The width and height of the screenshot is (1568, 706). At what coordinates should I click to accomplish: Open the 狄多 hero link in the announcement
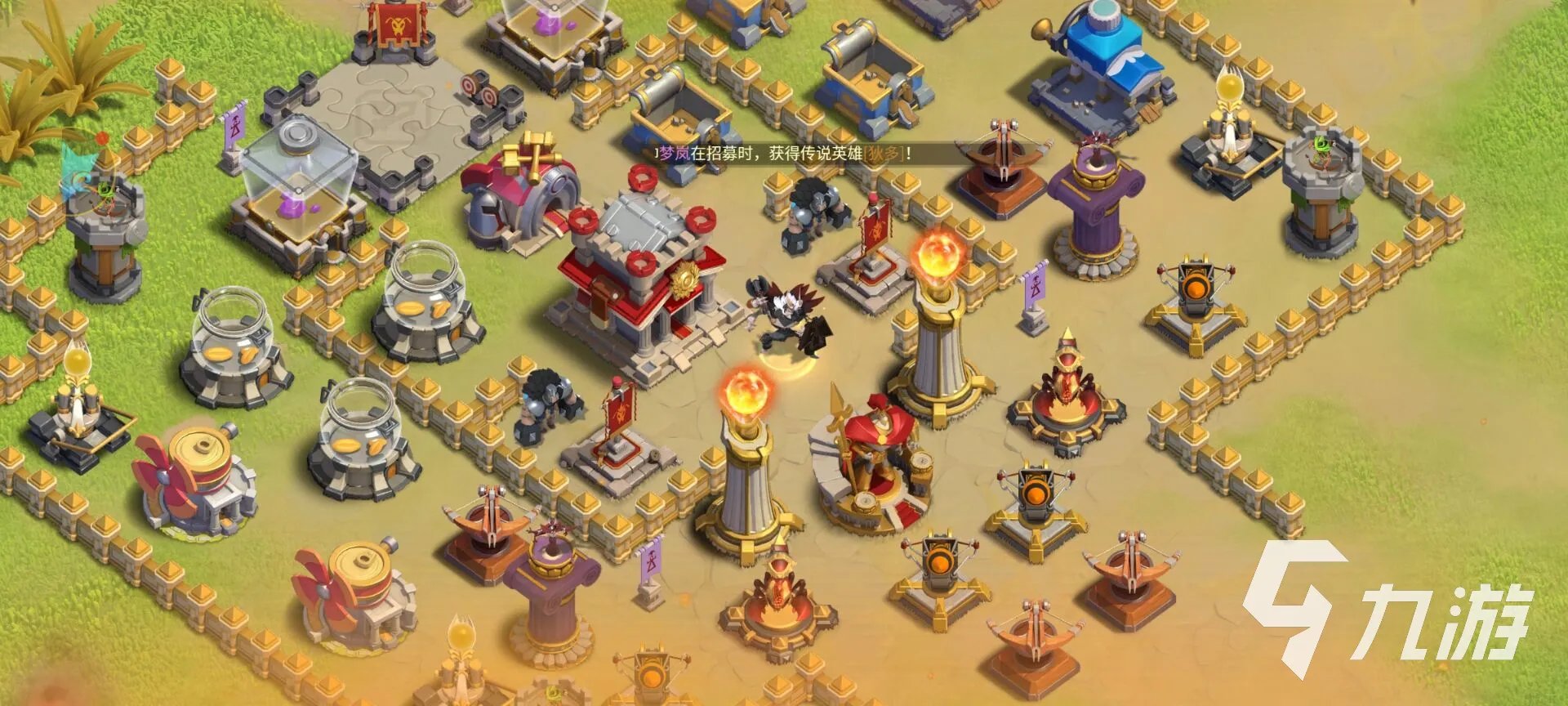click(883, 154)
